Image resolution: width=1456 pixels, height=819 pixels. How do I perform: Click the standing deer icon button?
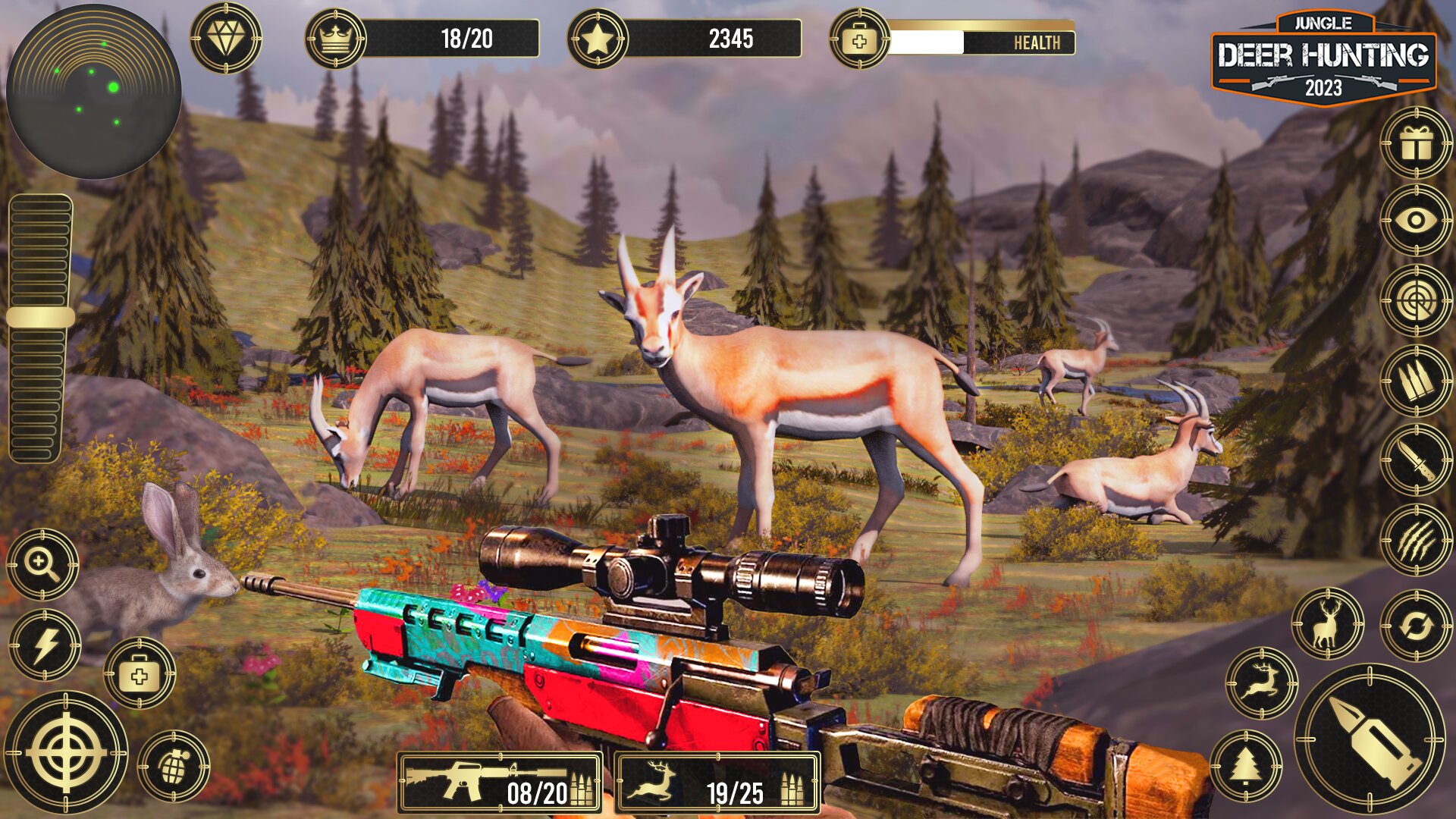pos(1327,623)
